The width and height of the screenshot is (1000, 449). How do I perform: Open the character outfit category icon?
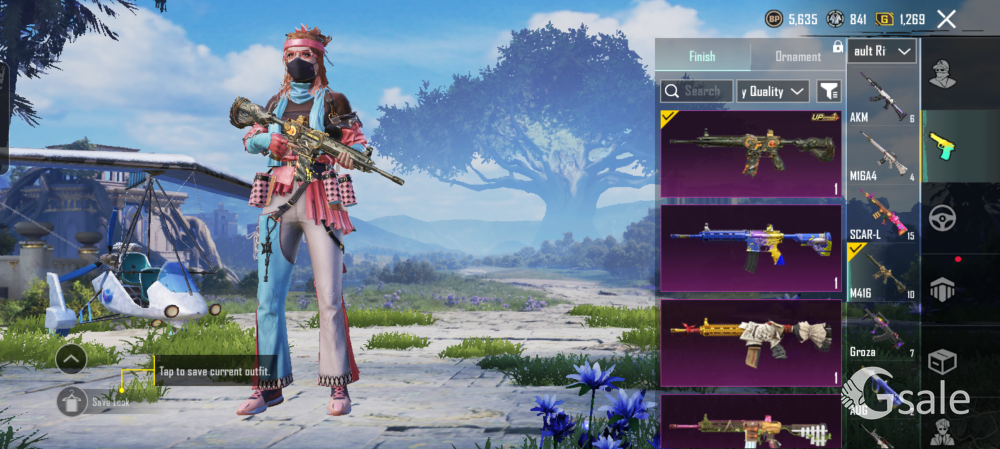(x=941, y=73)
